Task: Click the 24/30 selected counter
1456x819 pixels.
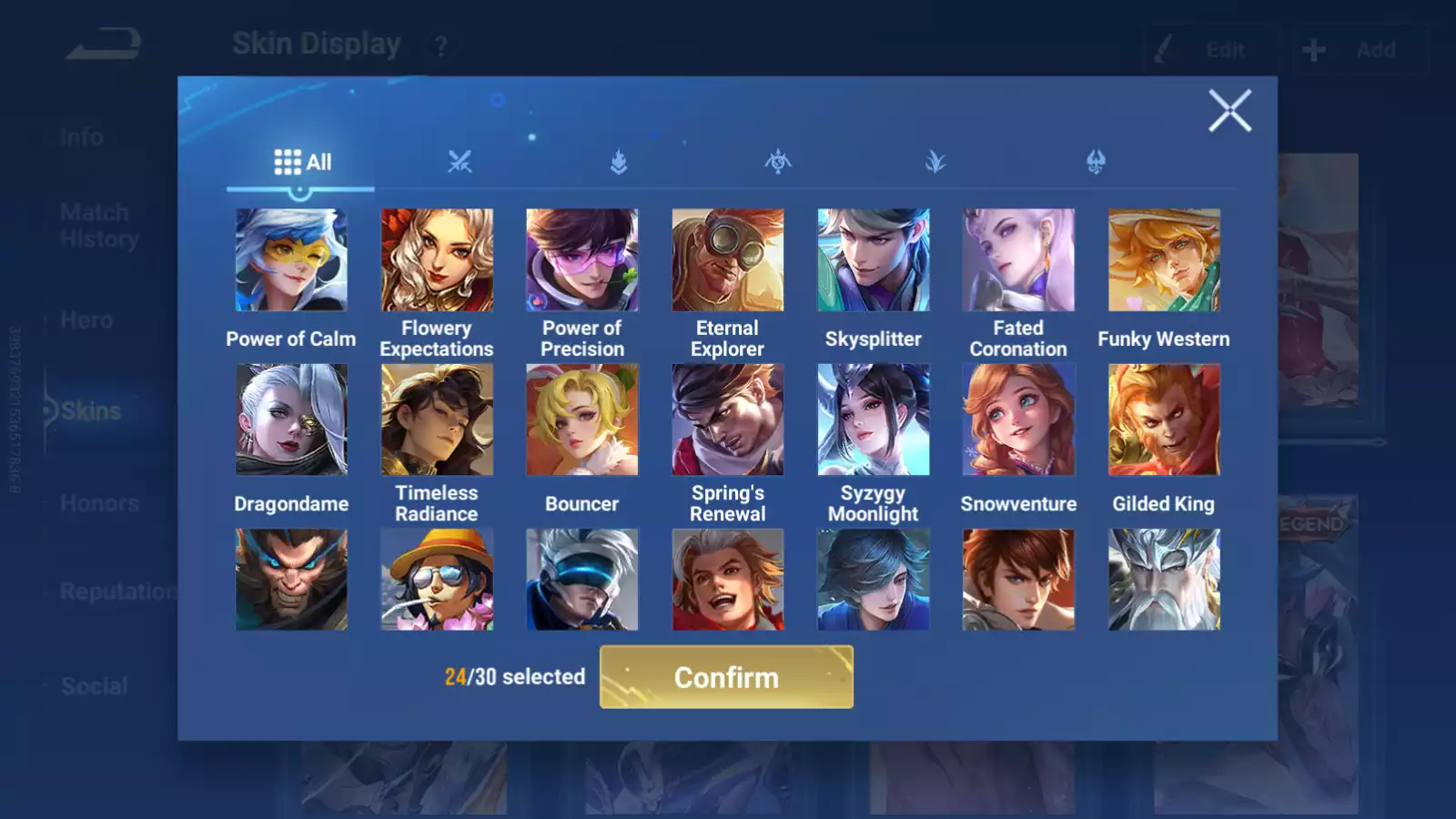Action: tap(514, 677)
